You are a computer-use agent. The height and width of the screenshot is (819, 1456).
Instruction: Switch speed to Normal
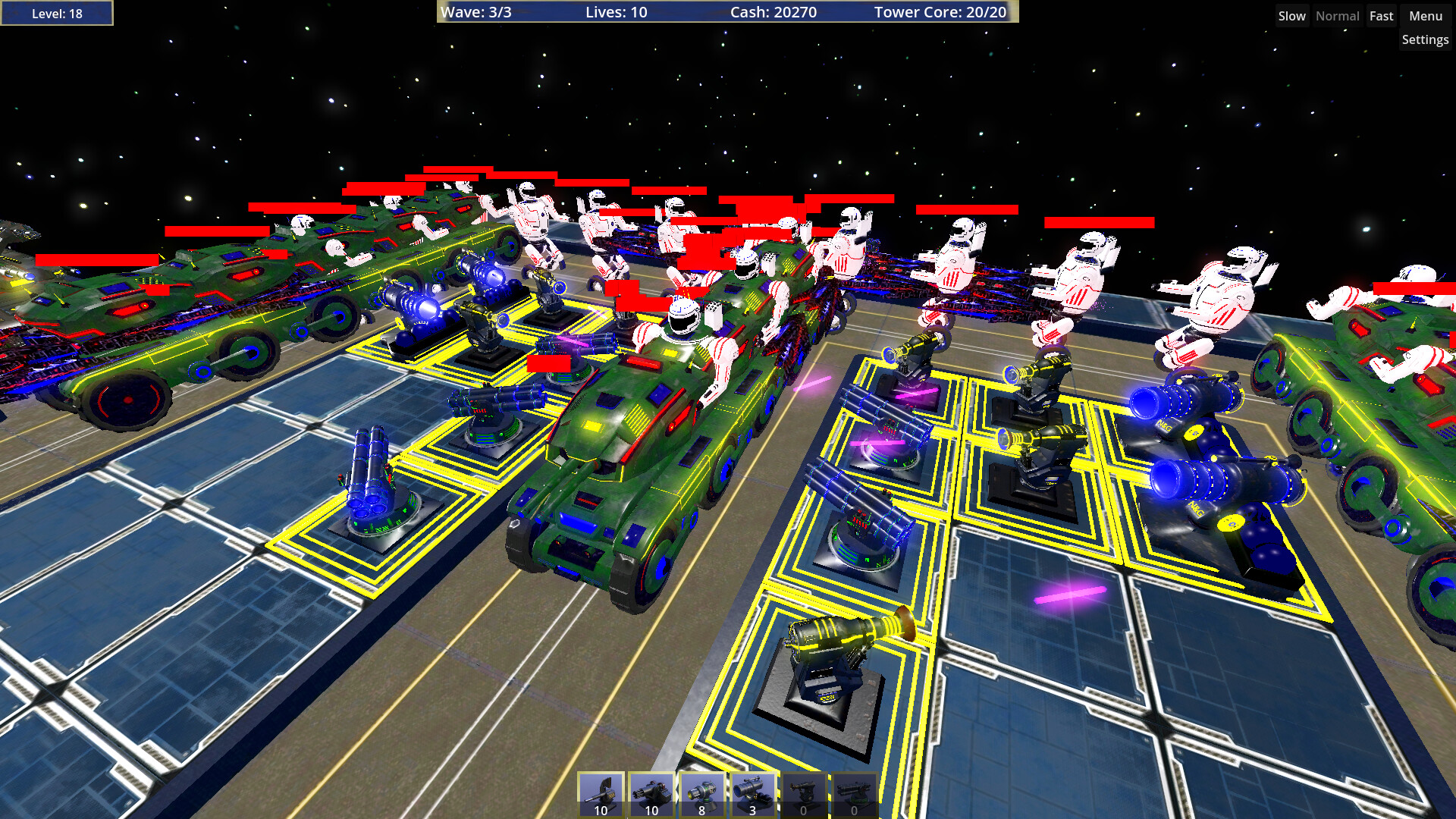[1337, 15]
